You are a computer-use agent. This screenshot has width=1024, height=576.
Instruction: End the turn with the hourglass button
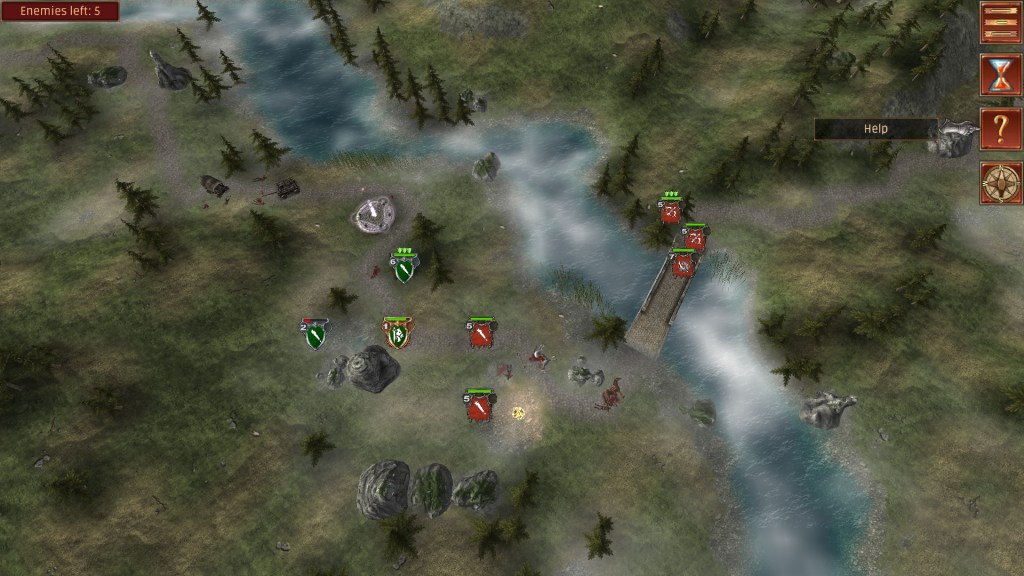click(x=1000, y=75)
